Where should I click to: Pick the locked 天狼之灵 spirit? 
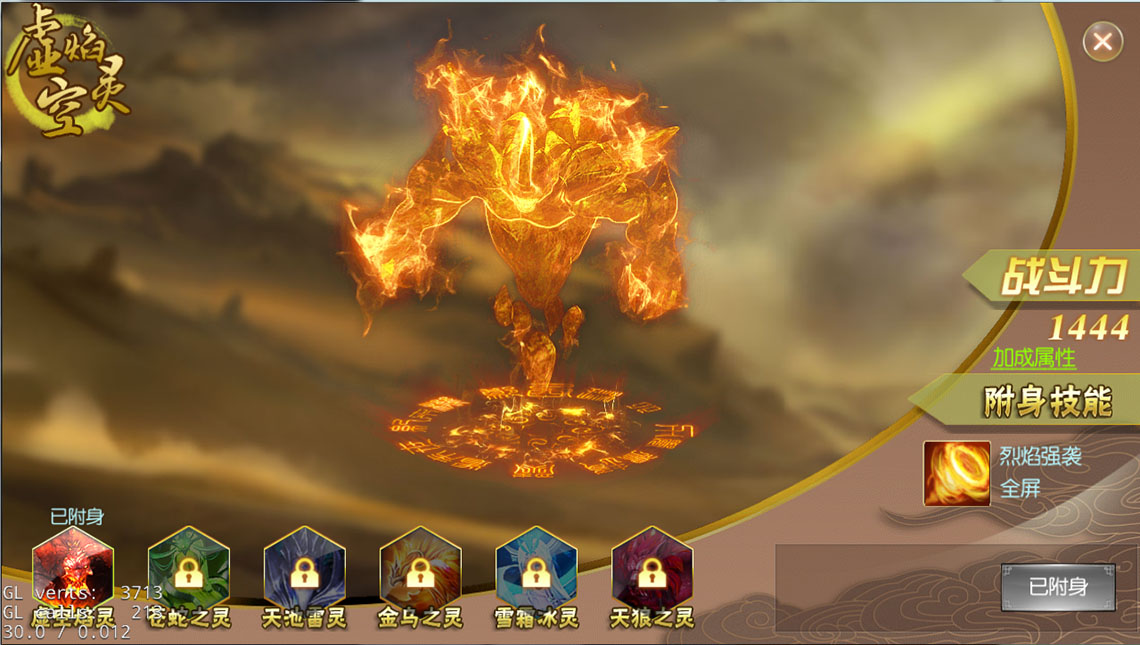[652, 571]
